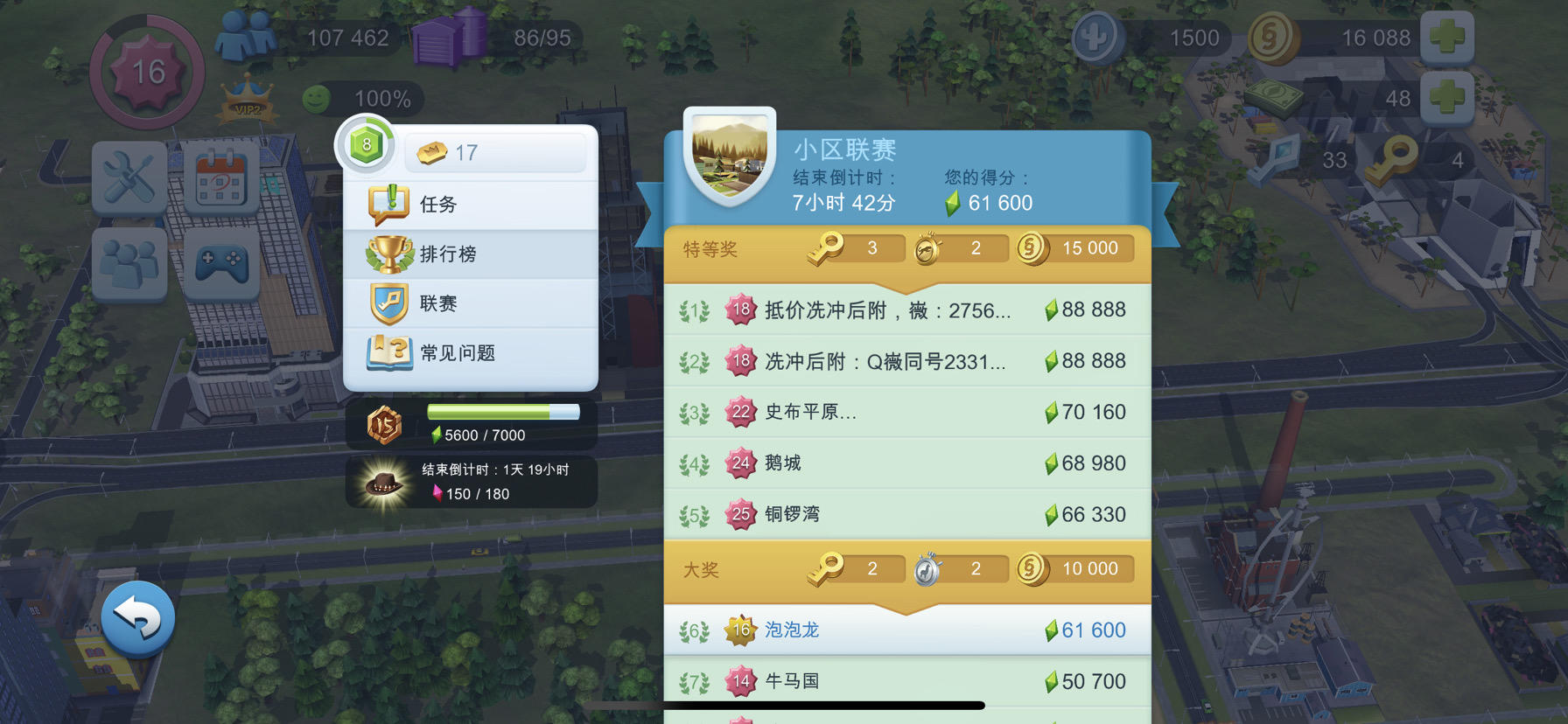The height and width of the screenshot is (724, 1568).
Task: Open the wrench-and-screwdriver settings icon
Action: tap(129, 179)
